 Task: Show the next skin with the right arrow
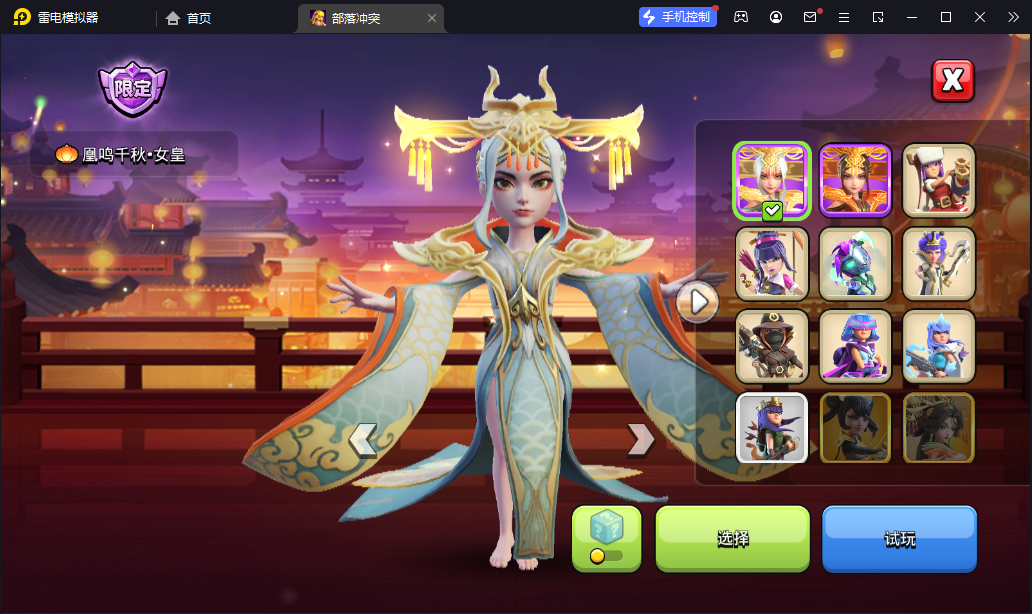click(640, 438)
